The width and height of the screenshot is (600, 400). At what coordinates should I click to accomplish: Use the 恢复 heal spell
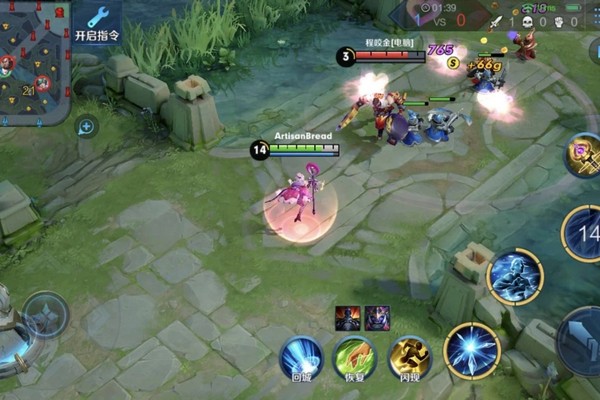pos(354,358)
